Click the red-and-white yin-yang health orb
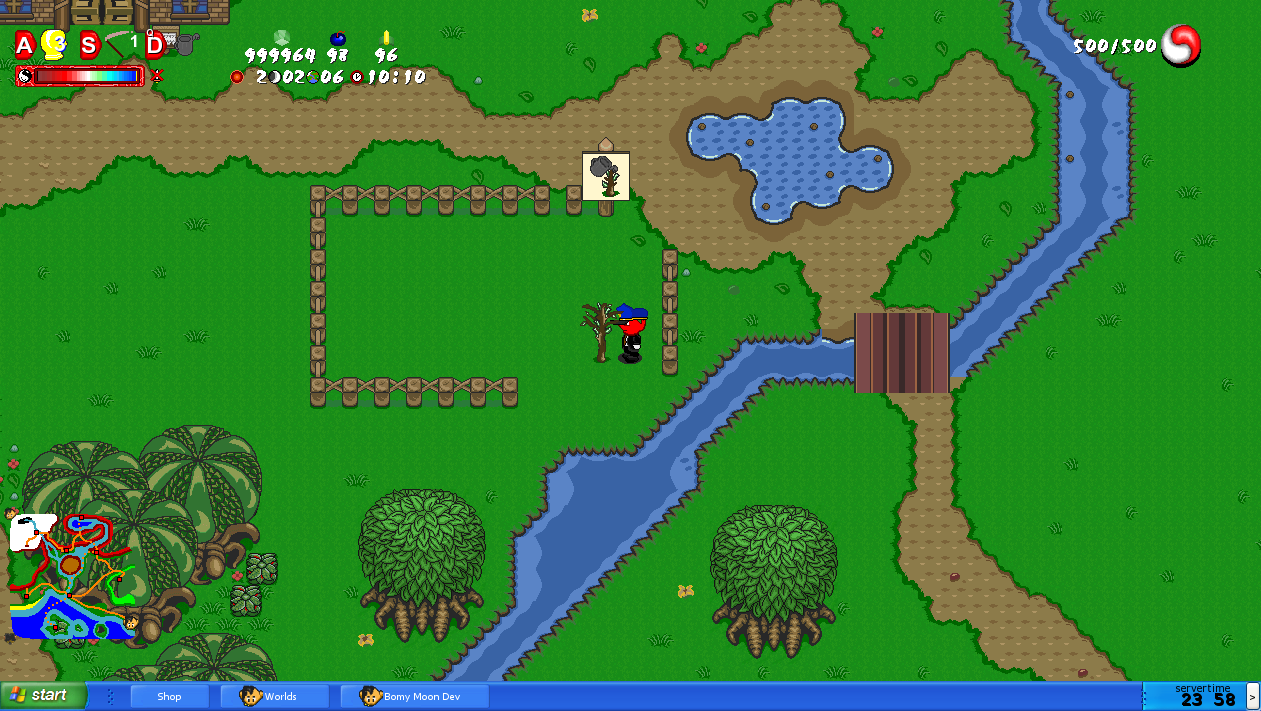The height and width of the screenshot is (711, 1261). click(1181, 45)
